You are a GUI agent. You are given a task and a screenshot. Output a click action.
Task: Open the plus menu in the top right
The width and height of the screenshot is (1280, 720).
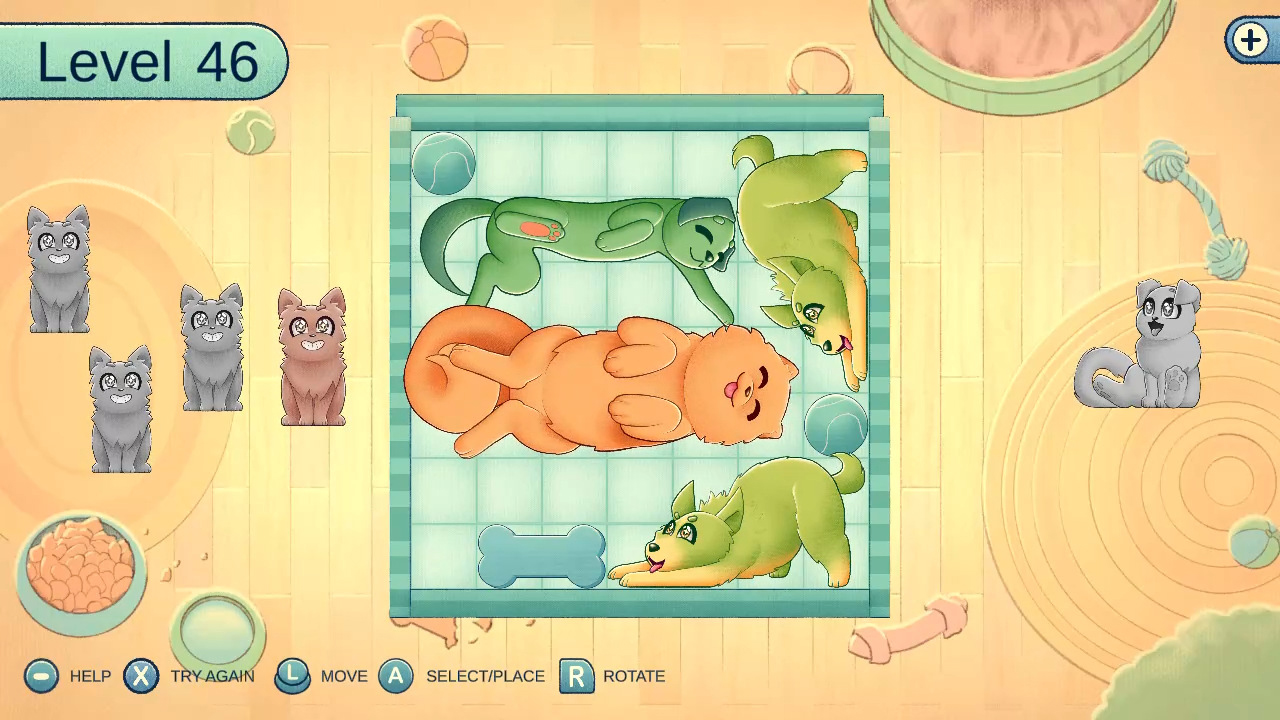click(1251, 42)
